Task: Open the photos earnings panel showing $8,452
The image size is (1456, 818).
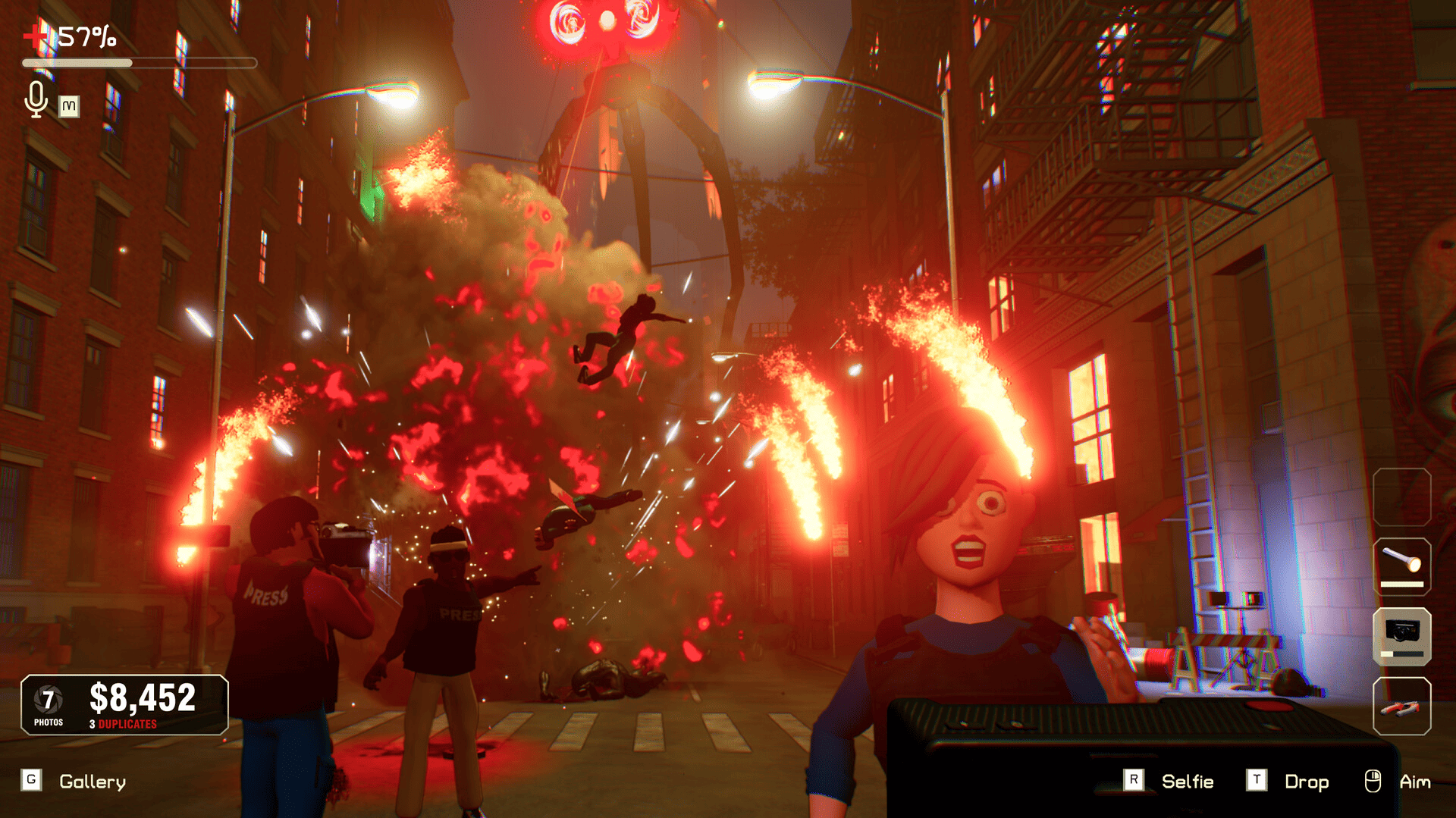Action: coord(124,705)
